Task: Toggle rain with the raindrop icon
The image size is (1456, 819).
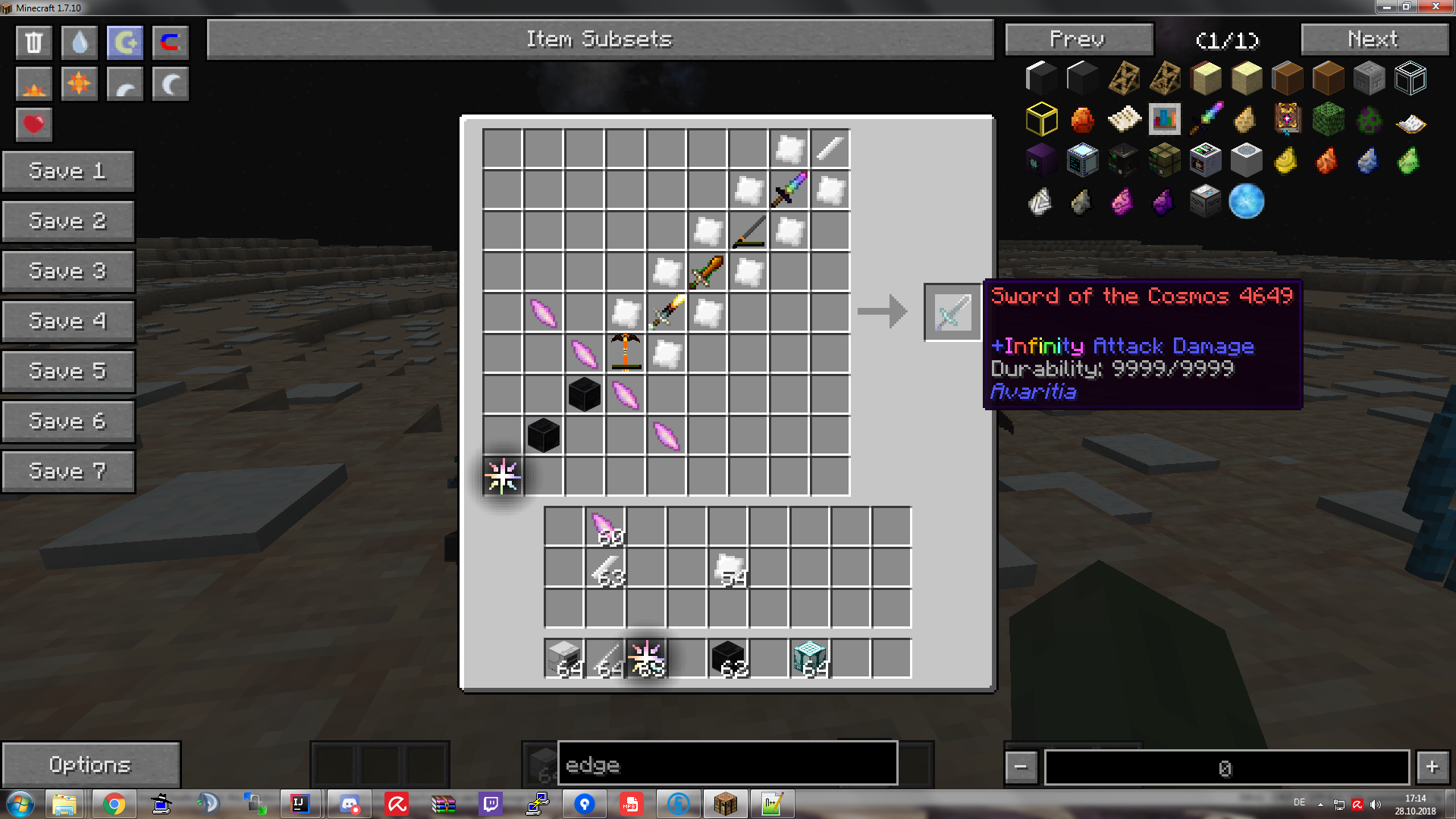Action: click(79, 42)
